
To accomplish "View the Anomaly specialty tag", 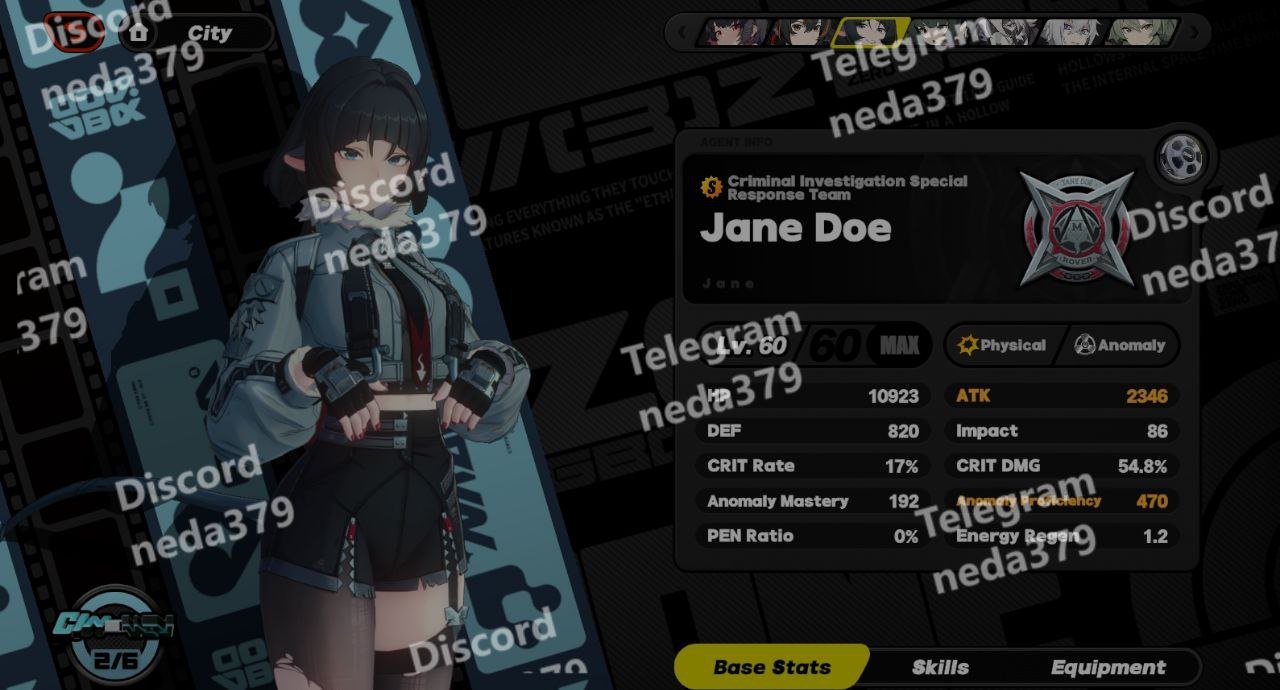I will (x=1119, y=345).
